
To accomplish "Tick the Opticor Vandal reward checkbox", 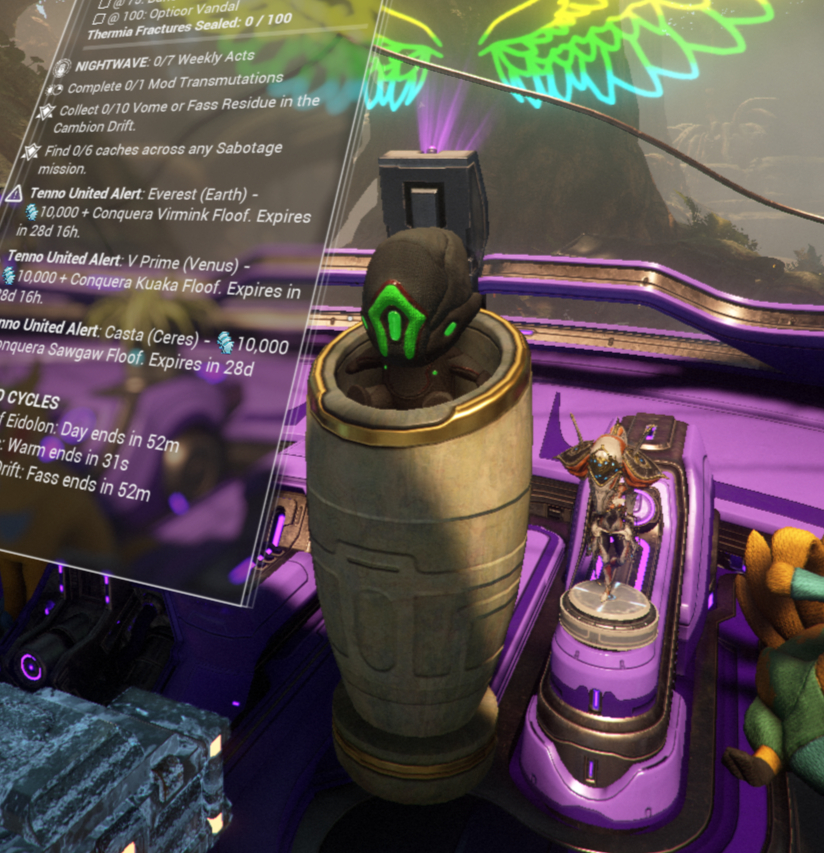I will pos(104,18).
